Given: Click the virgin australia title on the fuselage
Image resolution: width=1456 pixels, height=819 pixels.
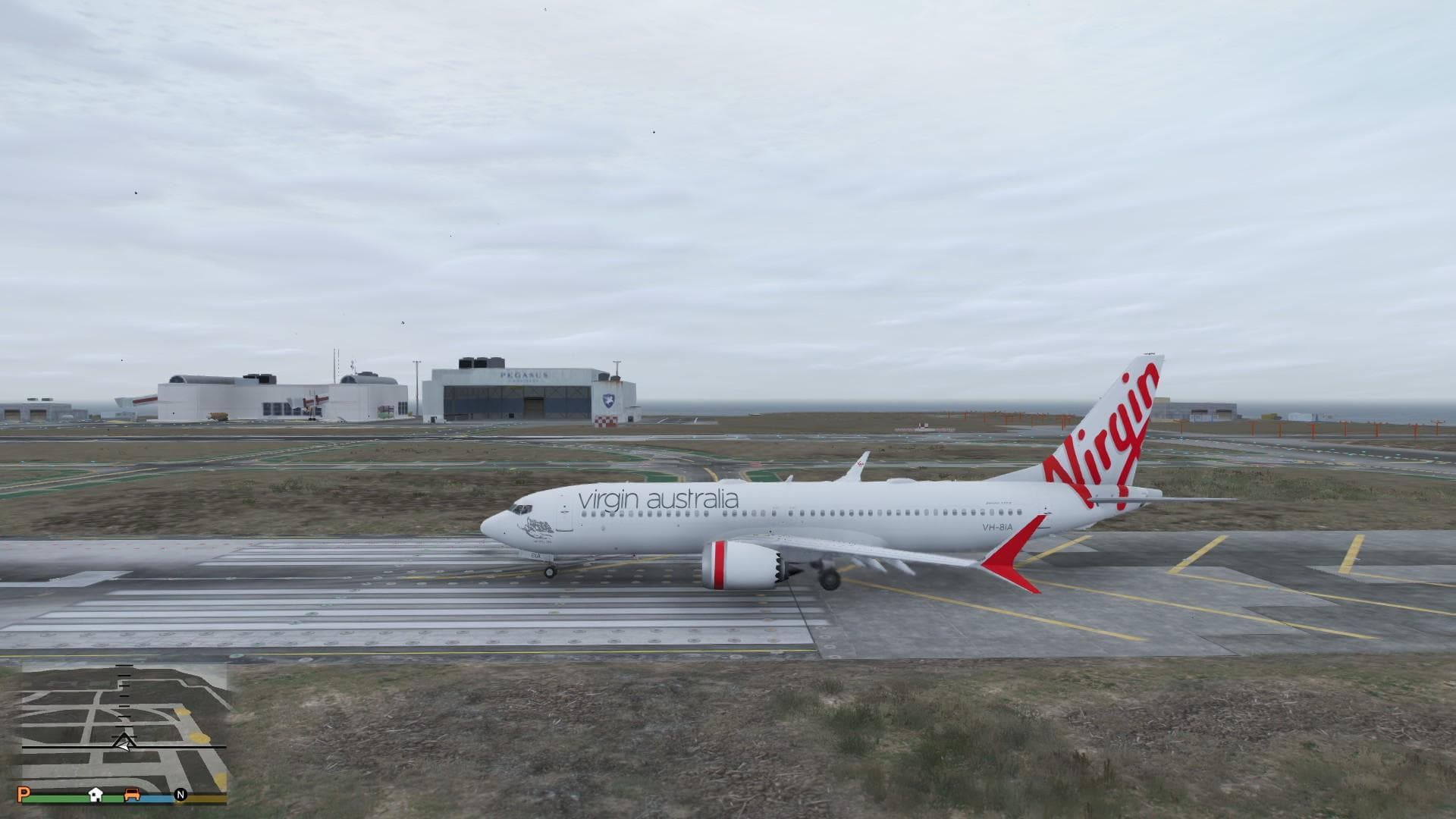Looking at the screenshot, I should (657, 500).
